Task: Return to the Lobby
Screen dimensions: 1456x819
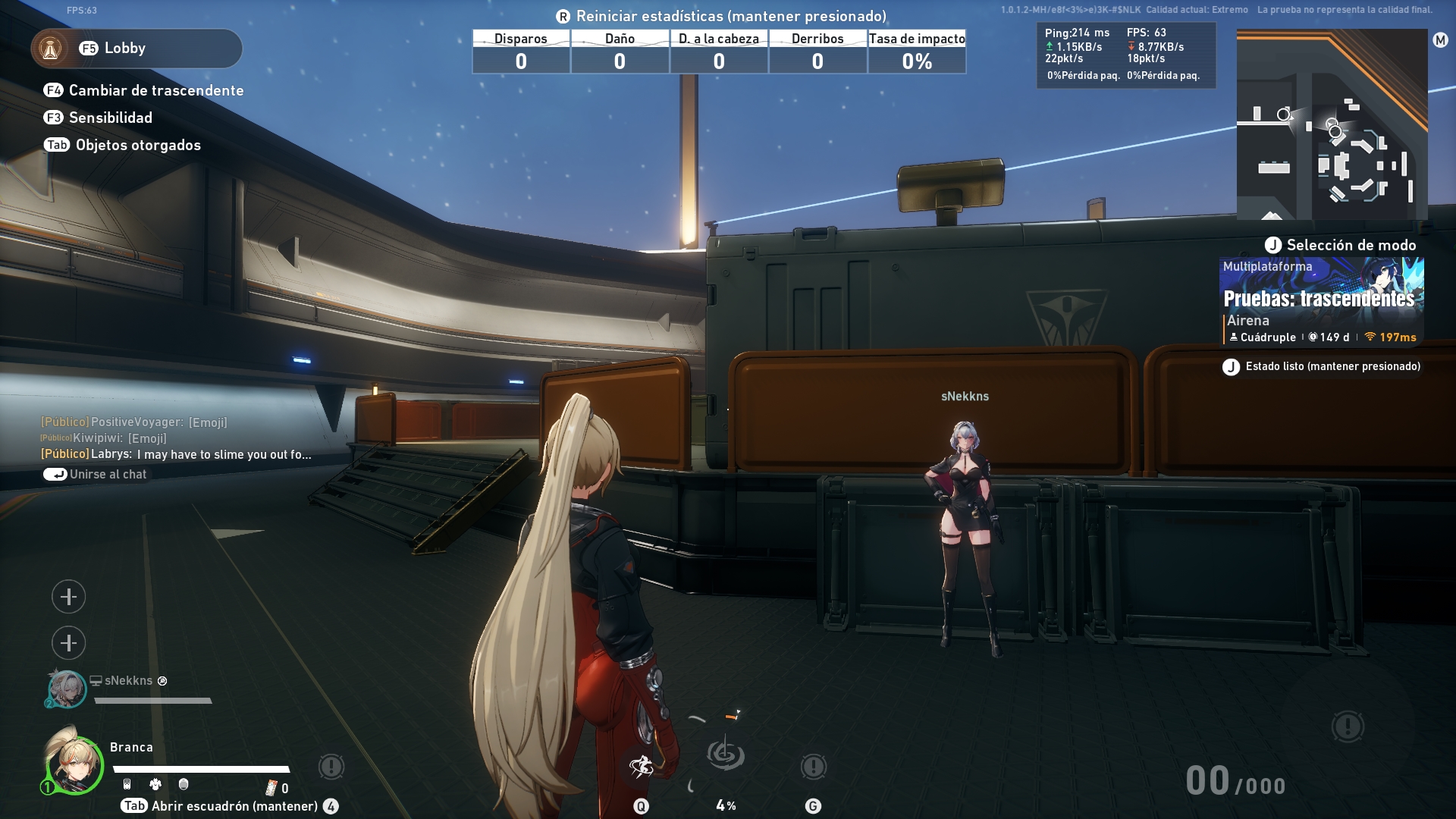Action: pos(136,49)
